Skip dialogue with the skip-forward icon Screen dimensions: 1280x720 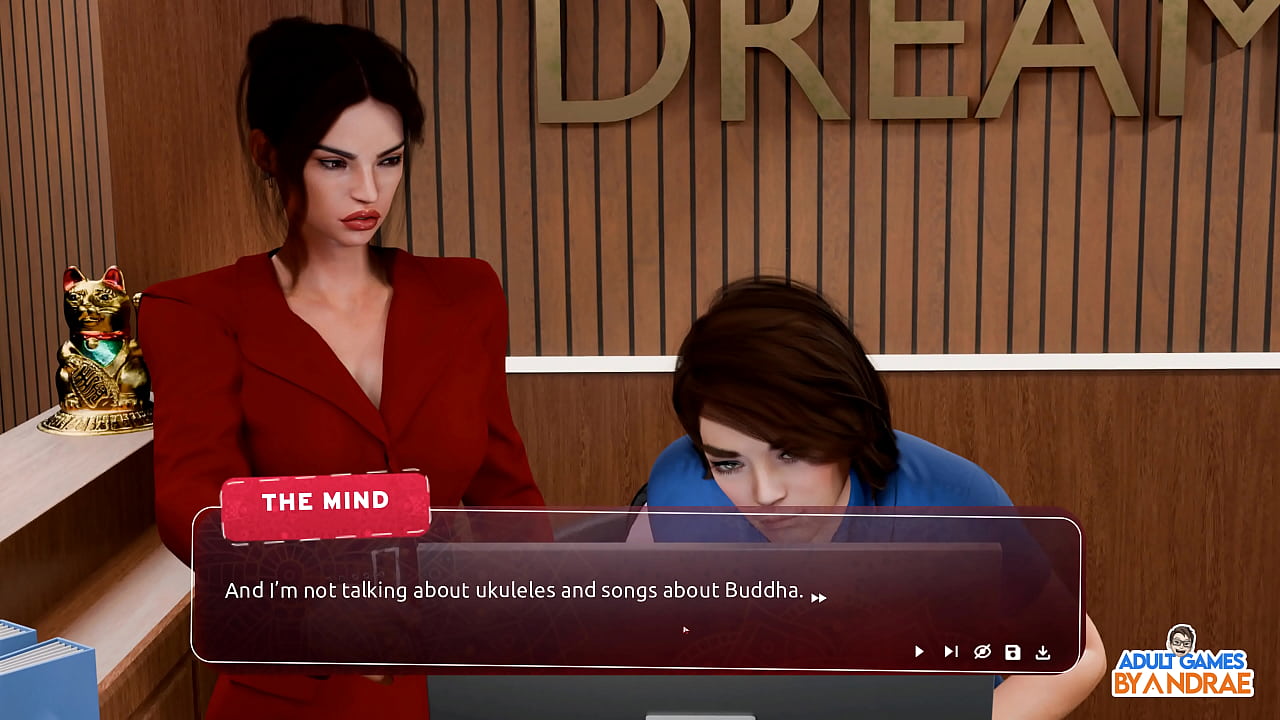pyautogui.click(x=951, y=652)
